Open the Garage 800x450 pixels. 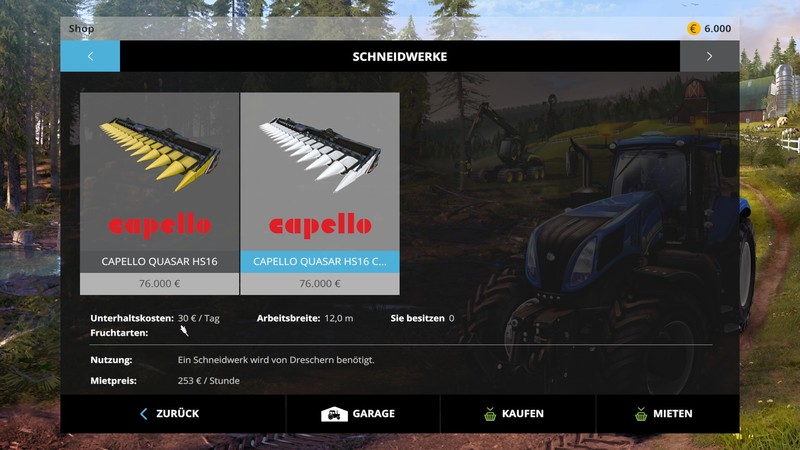click(360, 413)
